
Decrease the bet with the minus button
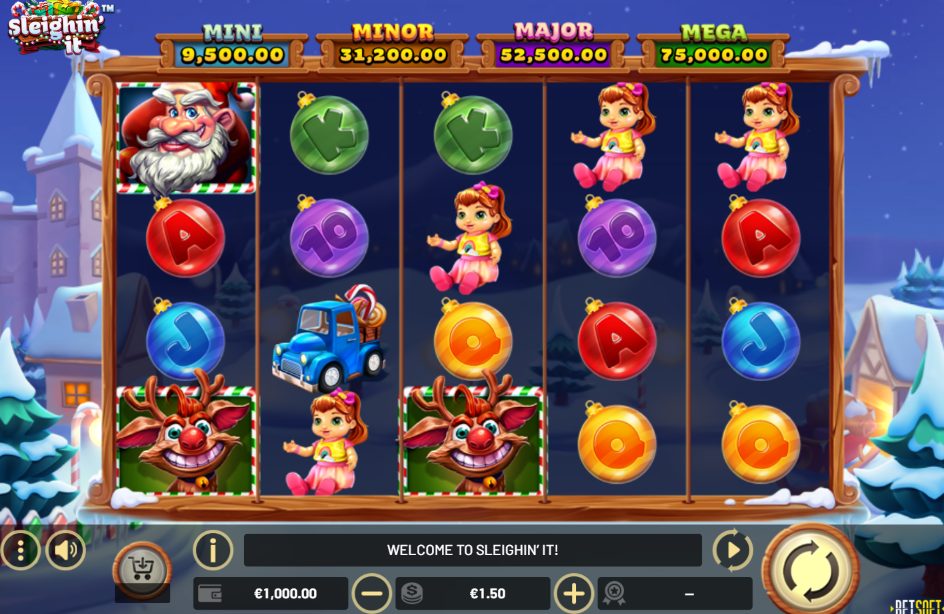click(372, 593)
